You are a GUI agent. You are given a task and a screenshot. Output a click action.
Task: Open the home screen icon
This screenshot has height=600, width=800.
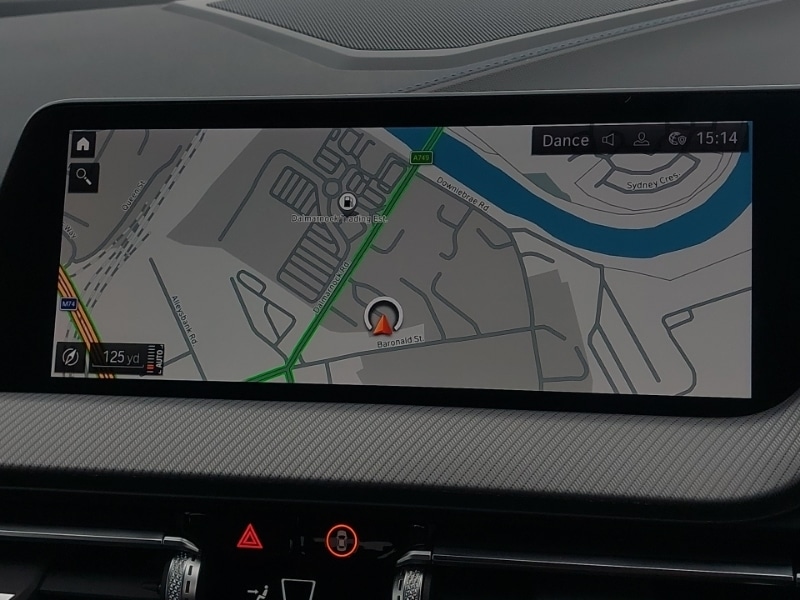pyautogui.click(x=82, y=144)
